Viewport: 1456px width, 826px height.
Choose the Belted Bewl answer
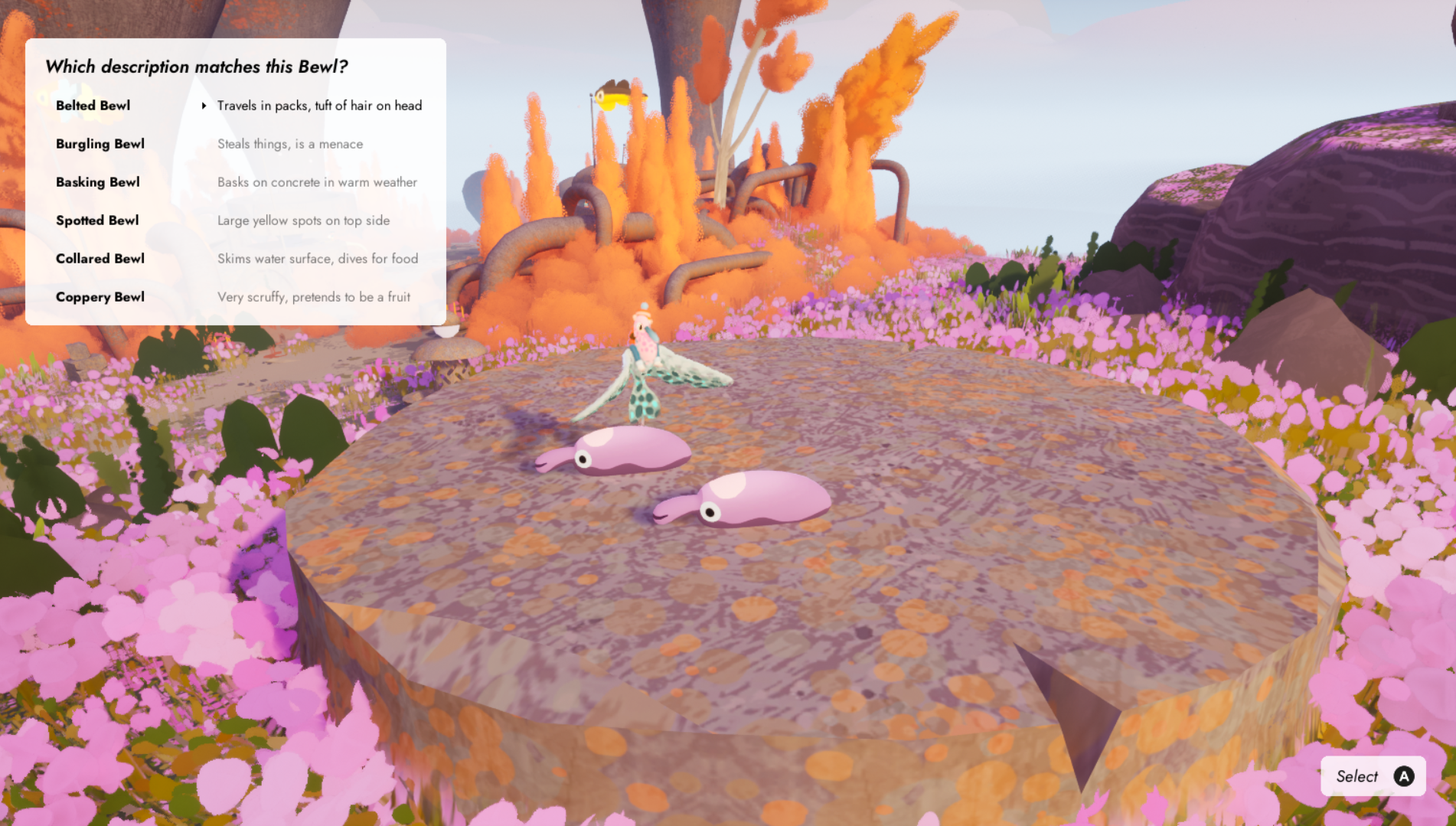93,106
